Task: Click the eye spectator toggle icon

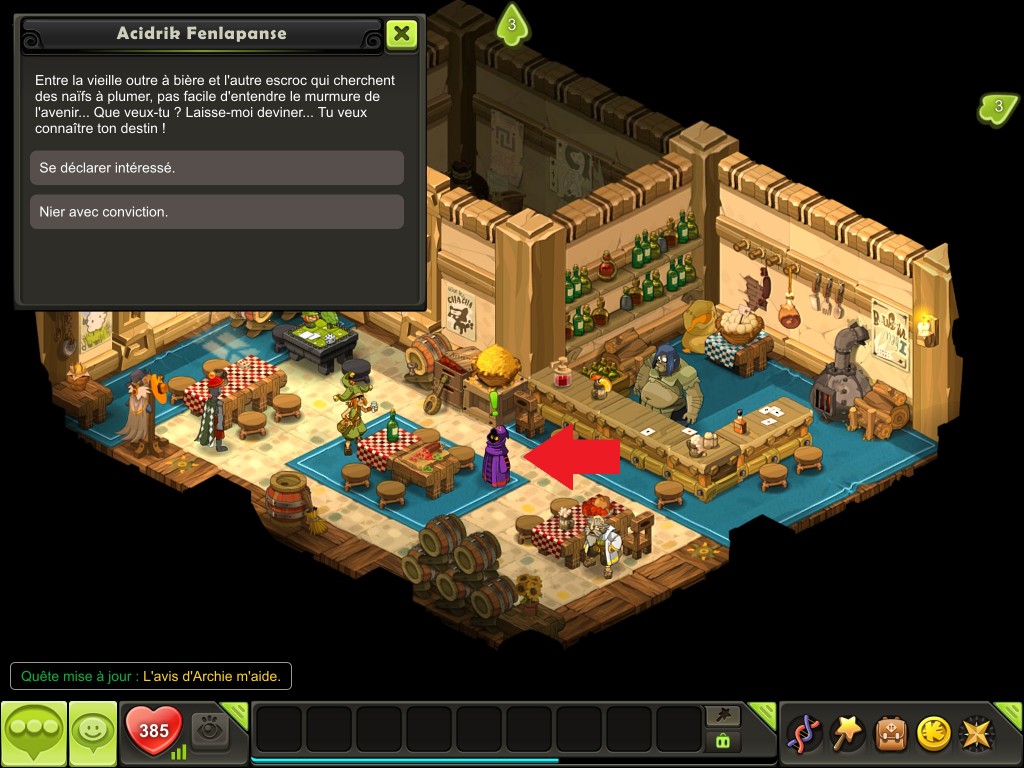Action: 210,730
